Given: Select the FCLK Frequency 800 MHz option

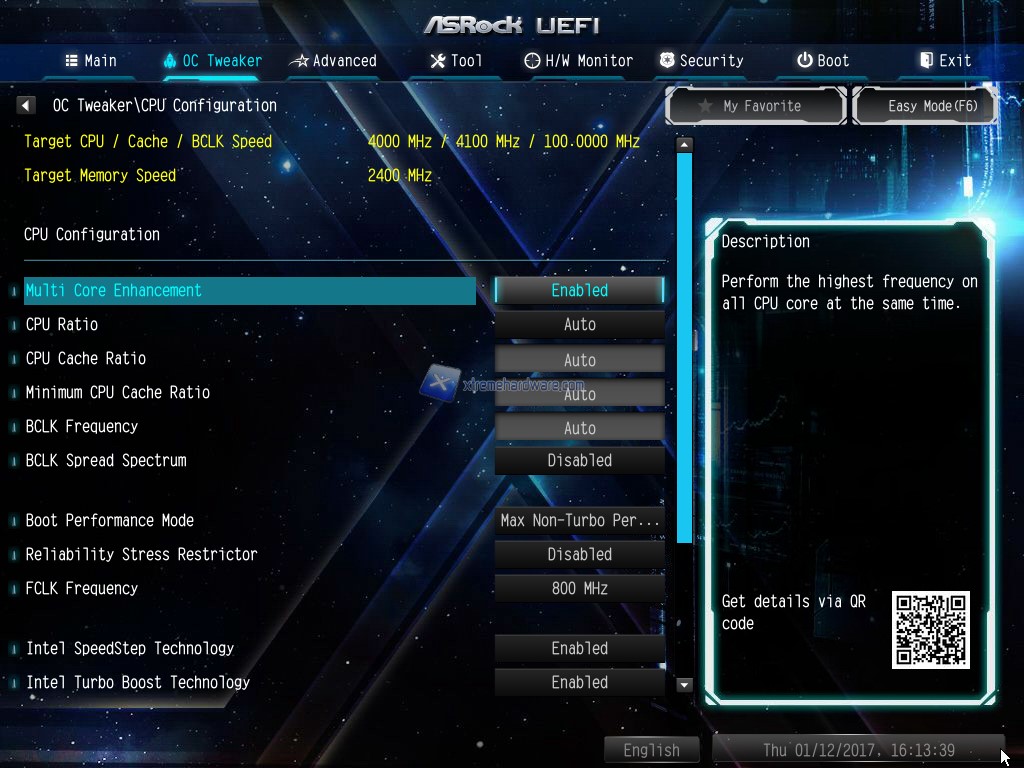Looking at the screenshot, I should 579,588.
